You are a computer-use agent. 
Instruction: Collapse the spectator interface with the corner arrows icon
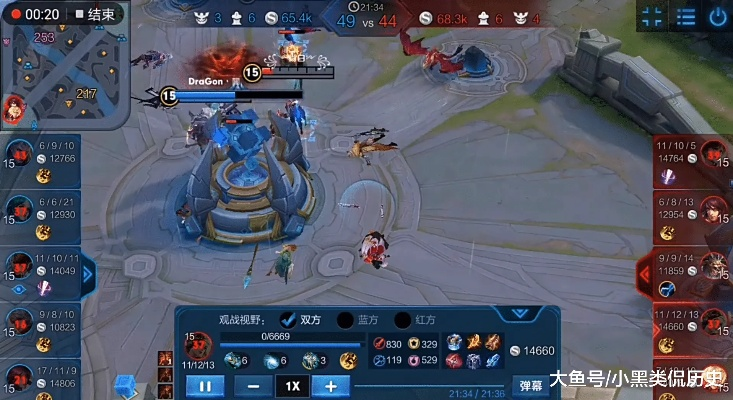click(x=652, y=17)
